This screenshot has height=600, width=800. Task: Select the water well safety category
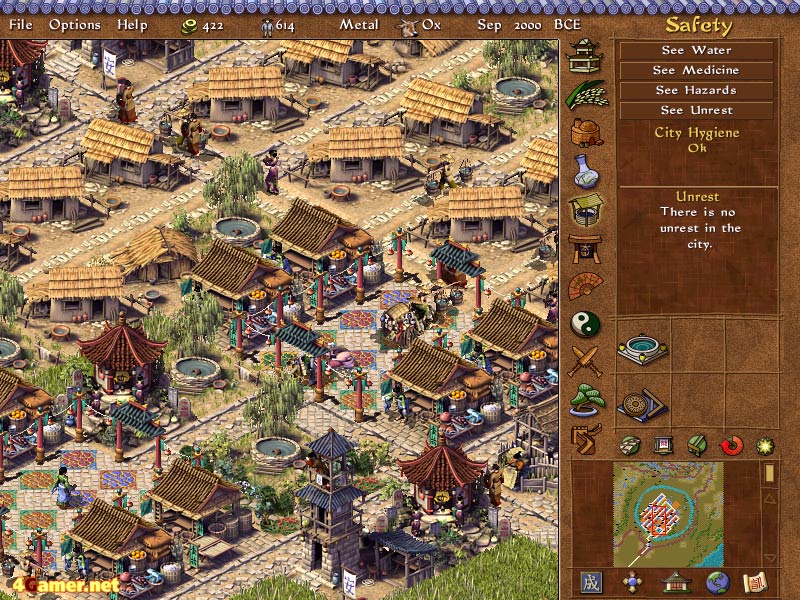click(585, 209)
